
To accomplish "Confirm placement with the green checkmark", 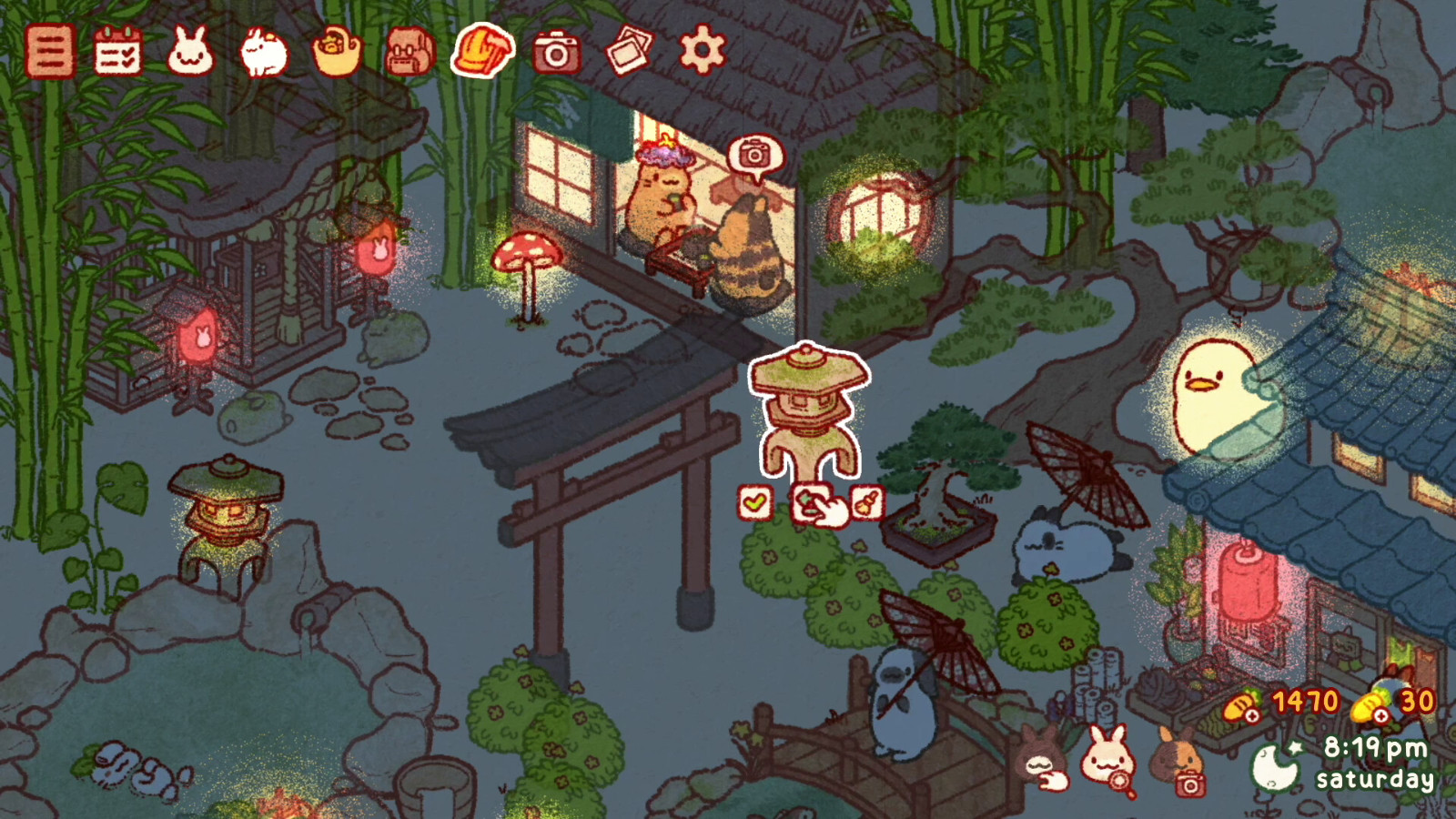I will click(753, 500).
